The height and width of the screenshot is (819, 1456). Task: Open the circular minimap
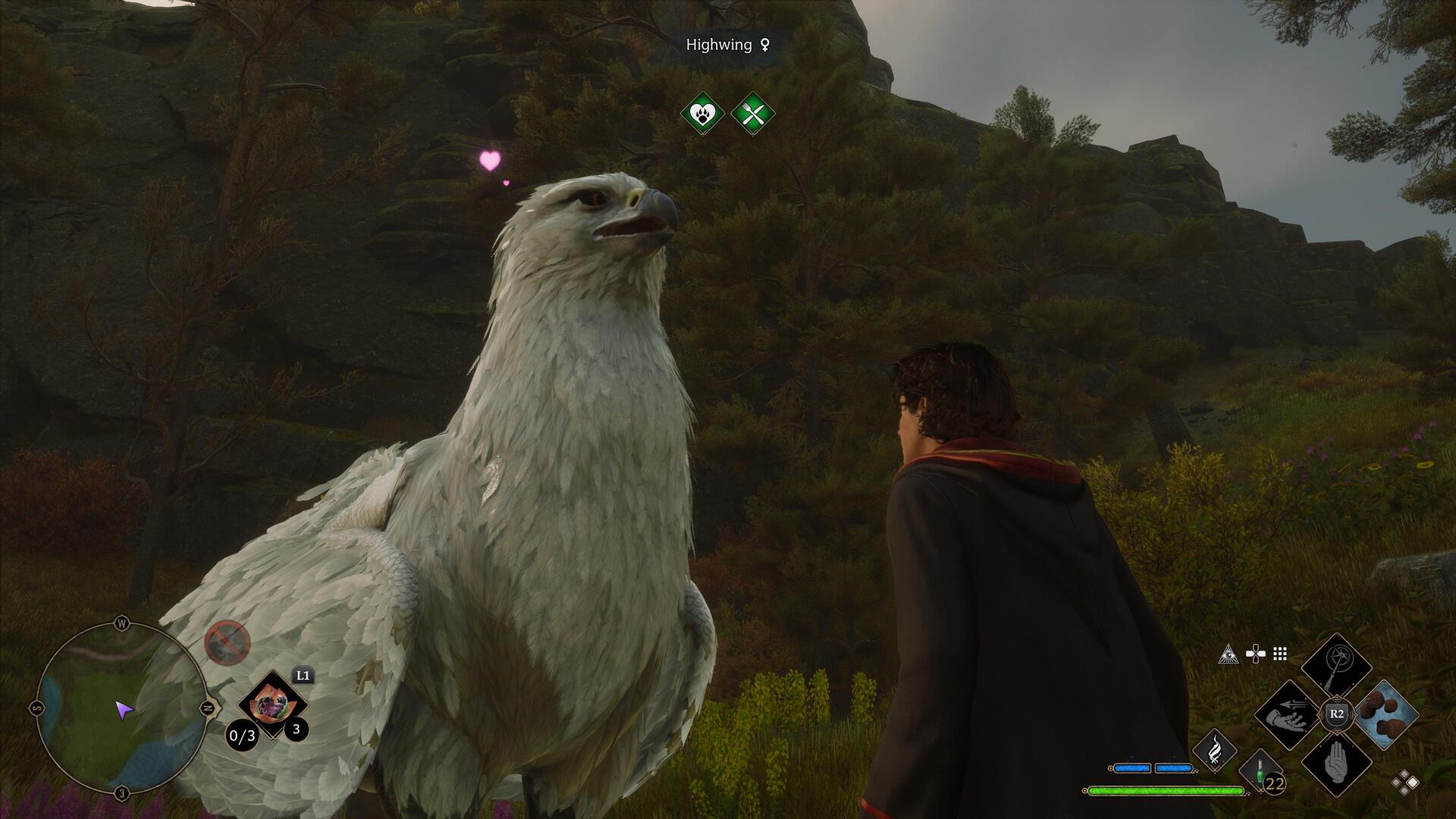coord(121,708)
